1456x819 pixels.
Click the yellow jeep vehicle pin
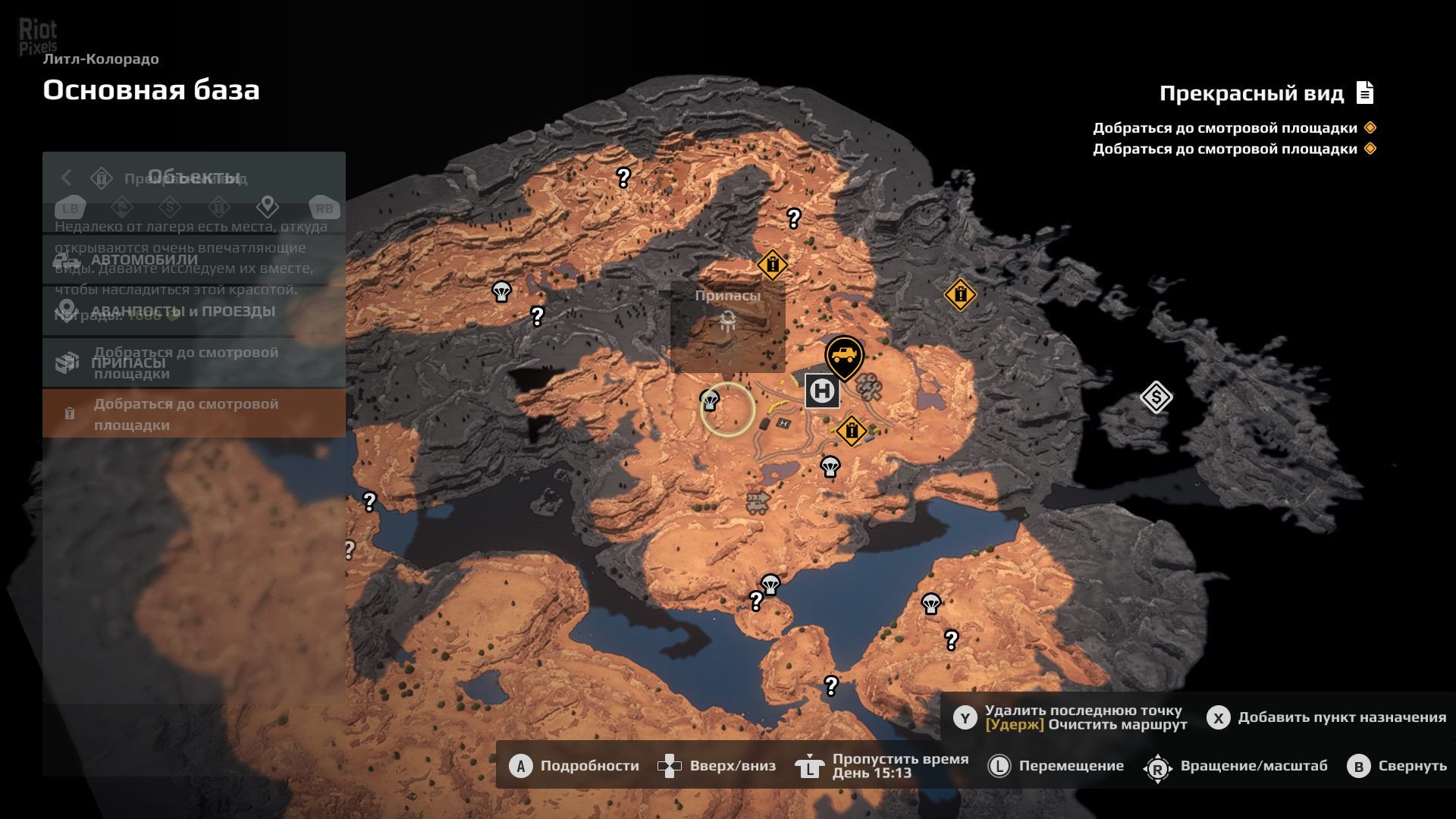[844, 355]
